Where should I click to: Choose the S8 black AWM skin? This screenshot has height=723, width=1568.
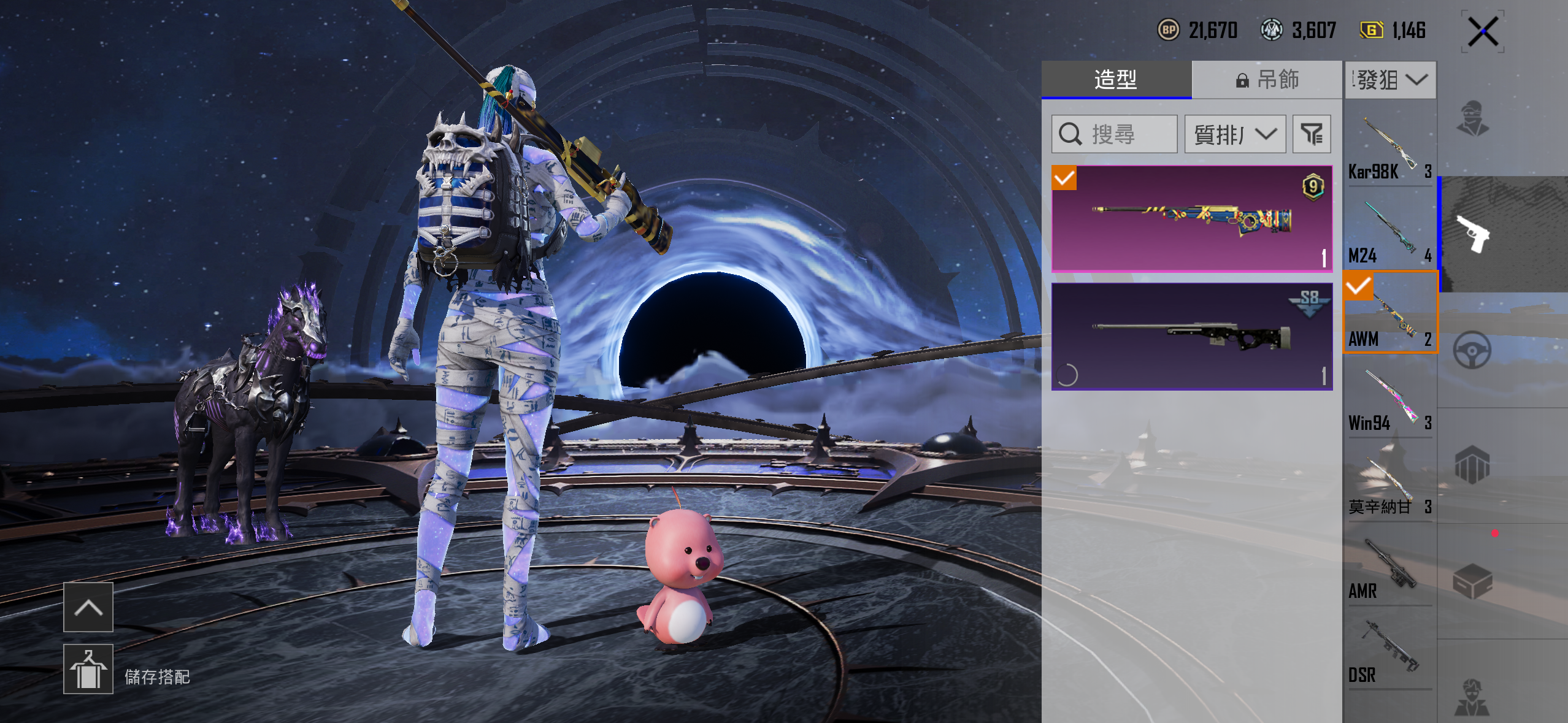(1191, 337)
